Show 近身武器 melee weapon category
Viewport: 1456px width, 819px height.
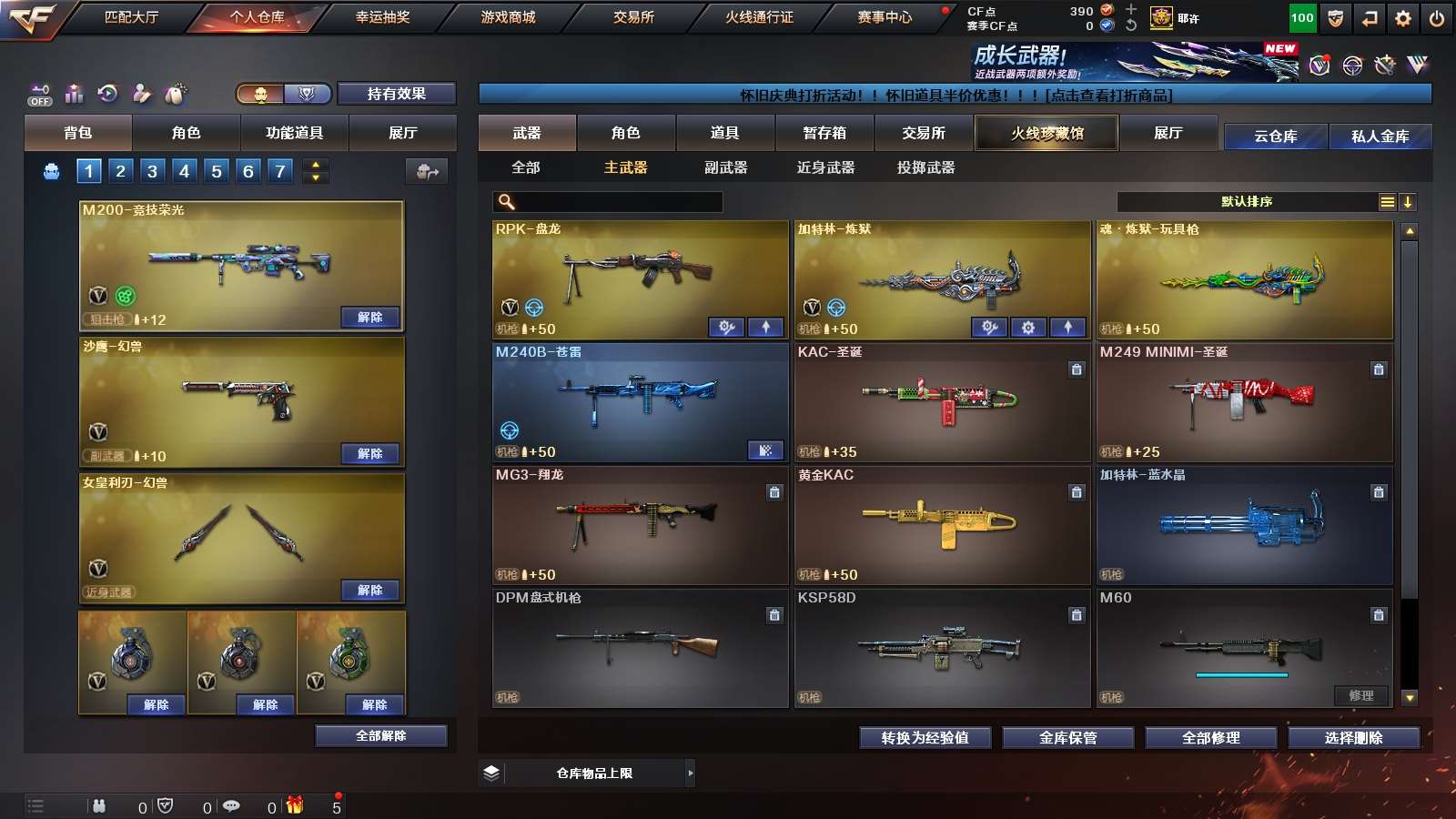[825, 167]
